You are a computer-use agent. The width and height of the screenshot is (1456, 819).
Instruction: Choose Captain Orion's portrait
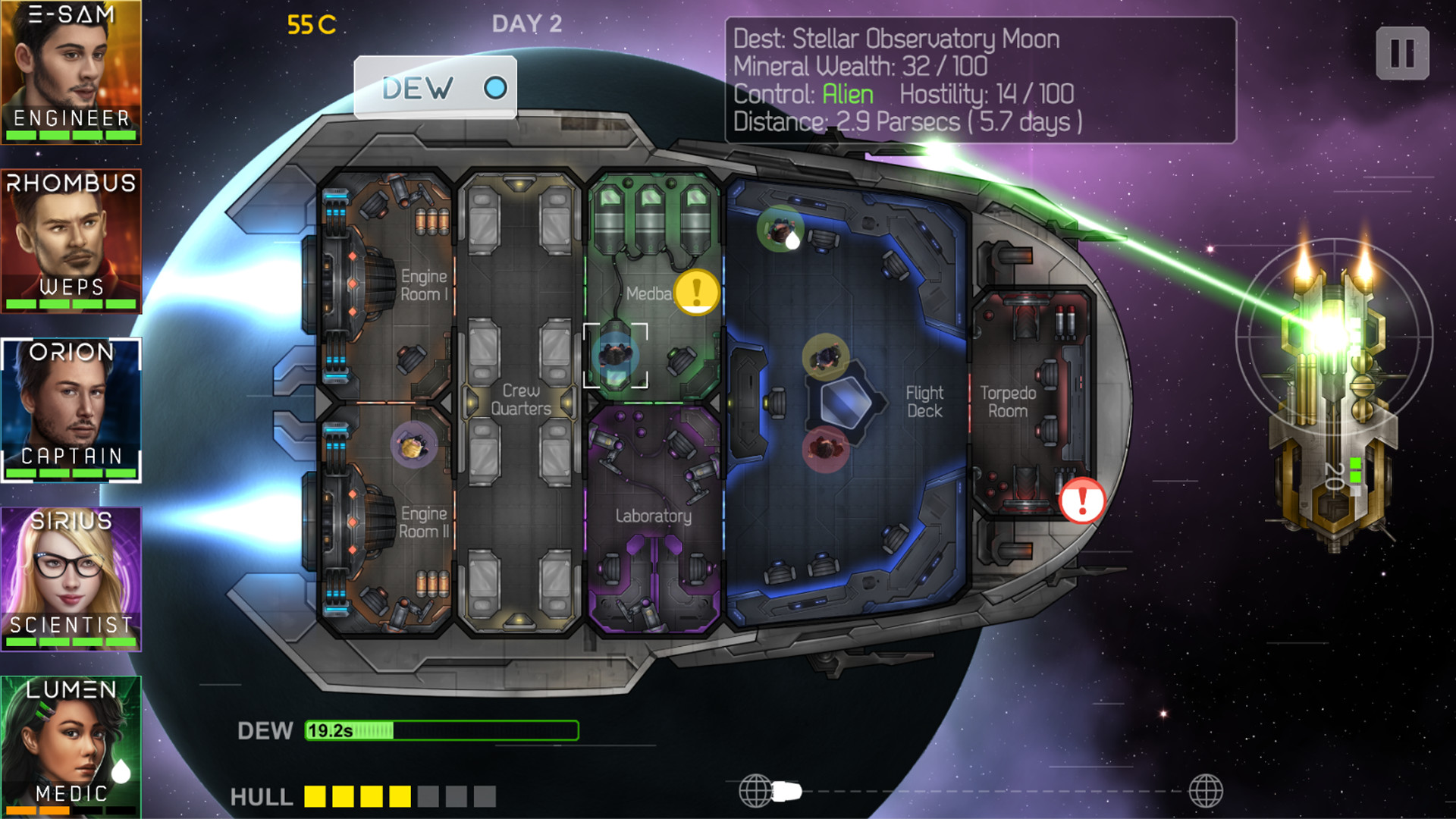click(x=71, y=409)
